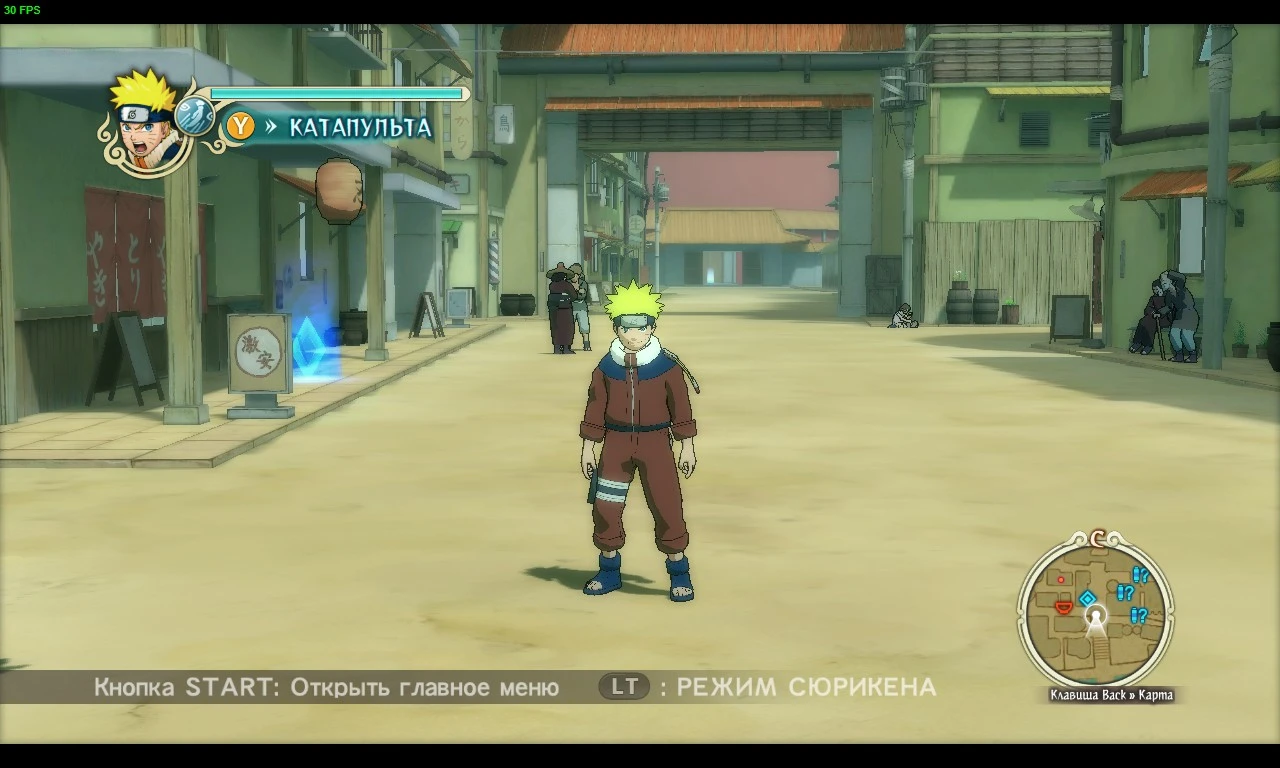Click the red dot marker on the minimap
Viewport: 1280px width, 768px height.
(x=1061, y=580)
